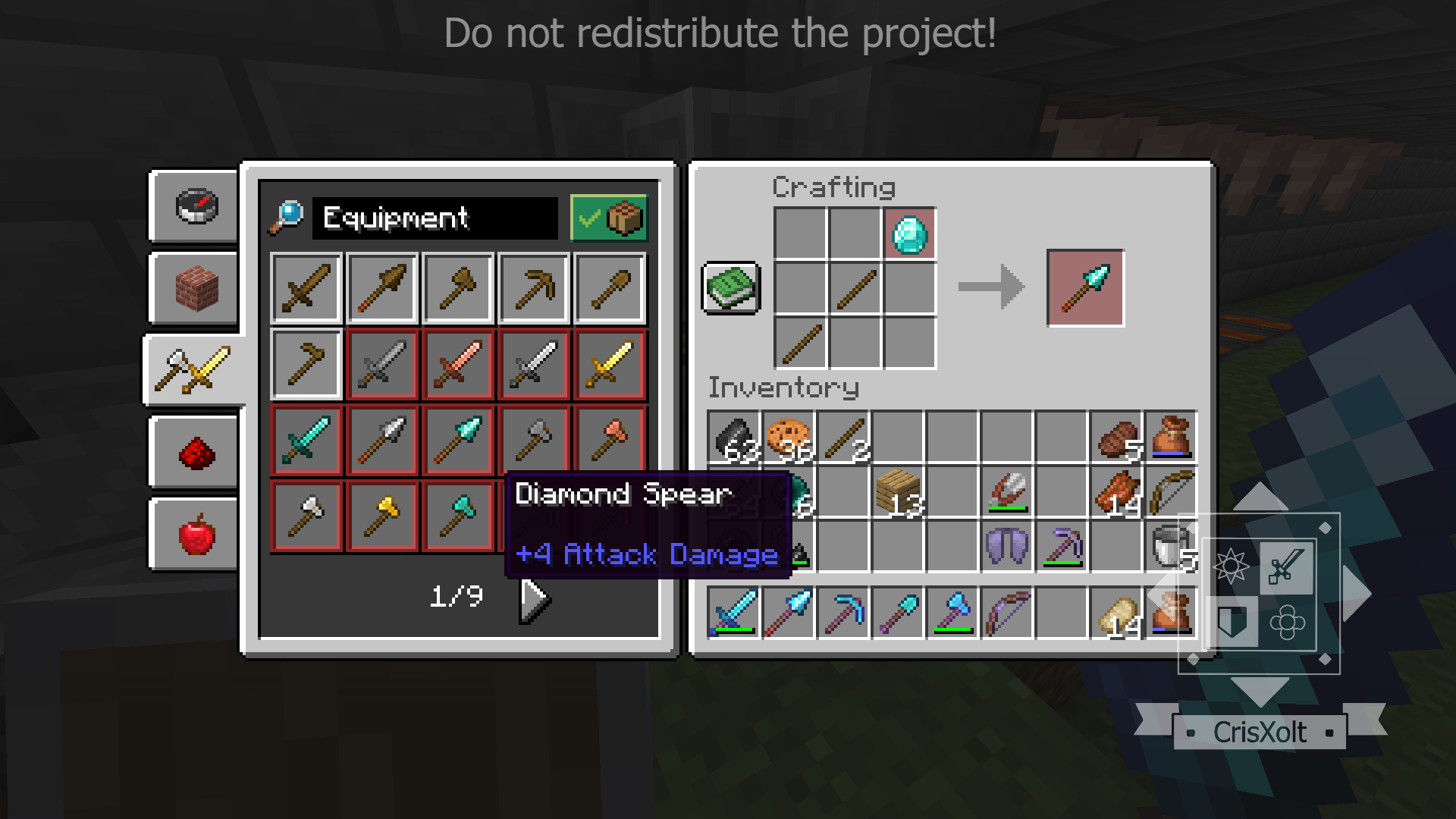The image size is (1456, 819).
Task: Click the Equipment search field
Action: (435, 218)
